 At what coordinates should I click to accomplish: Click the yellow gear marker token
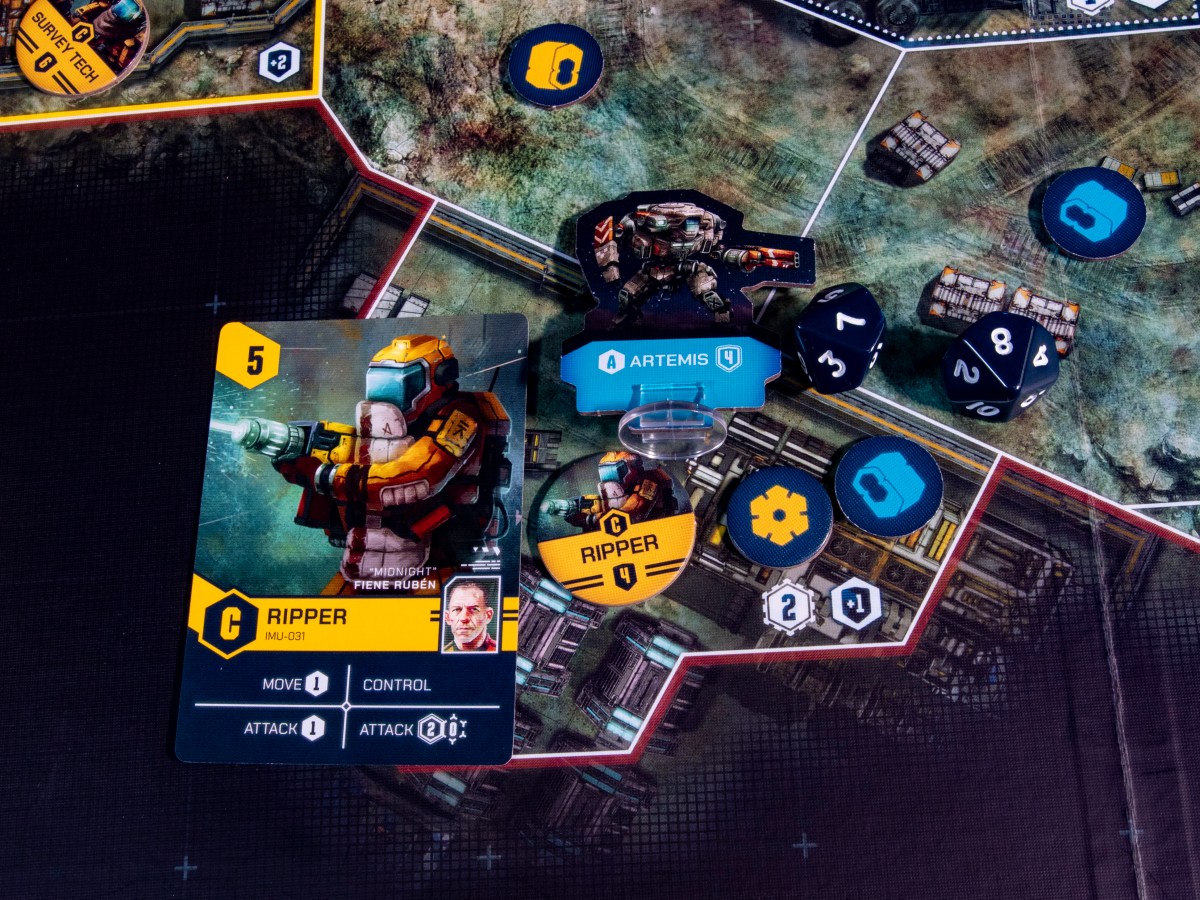click(x=779, y=516)
